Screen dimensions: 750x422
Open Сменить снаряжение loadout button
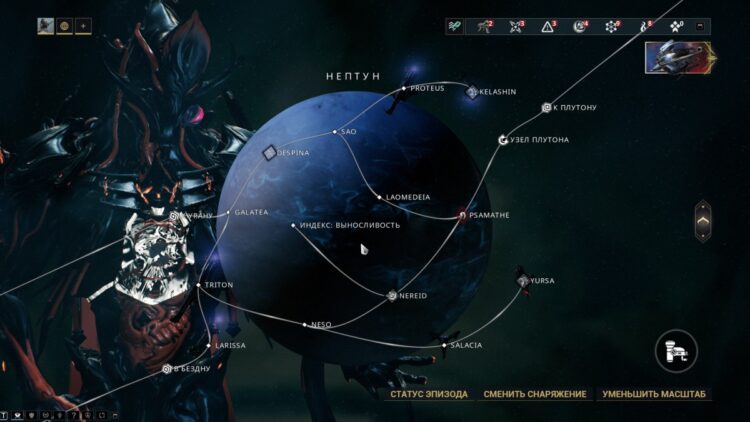click(535, 394)
